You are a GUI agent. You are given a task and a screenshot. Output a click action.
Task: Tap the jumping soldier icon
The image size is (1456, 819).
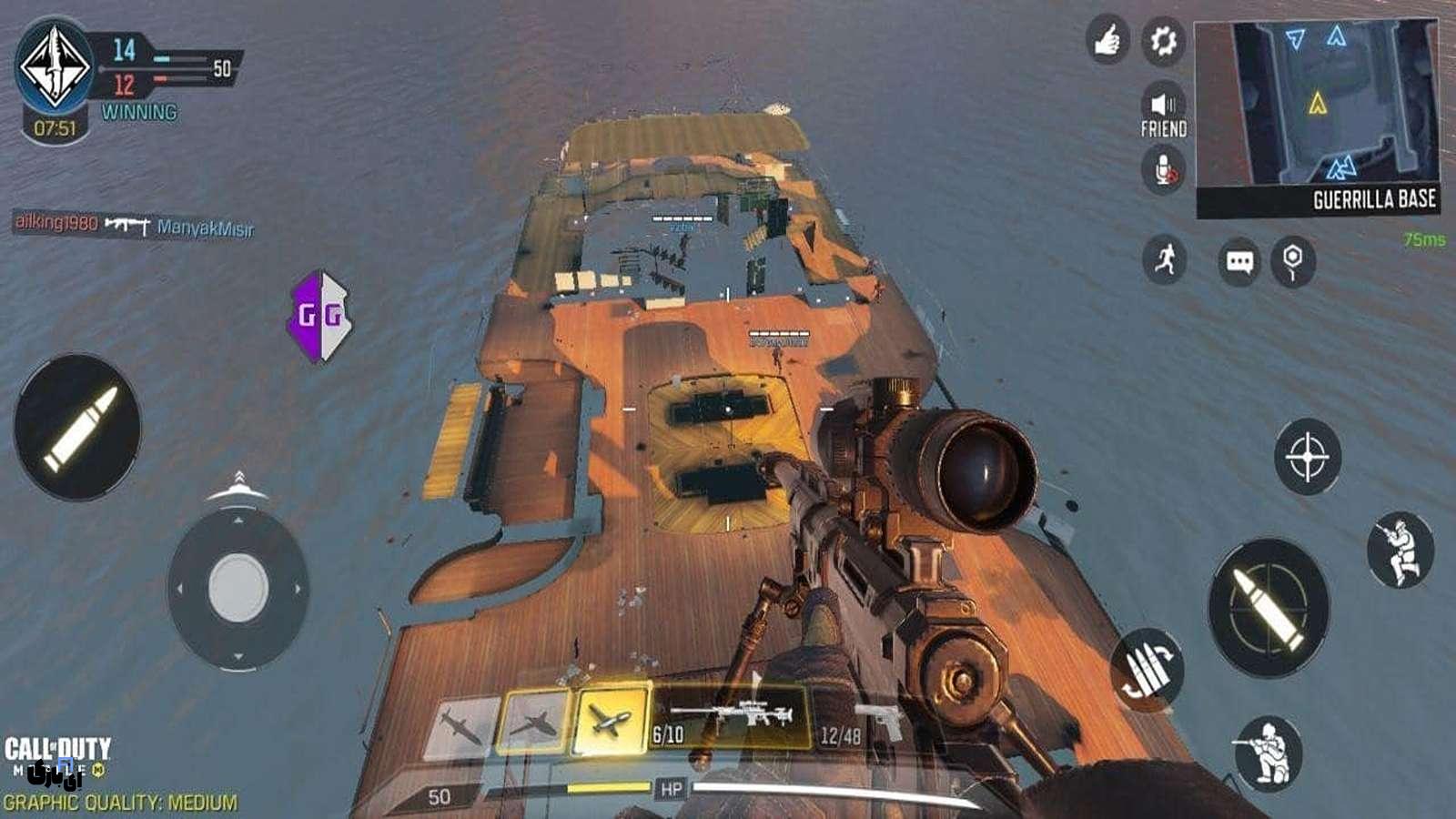[x=1400, y=550]
